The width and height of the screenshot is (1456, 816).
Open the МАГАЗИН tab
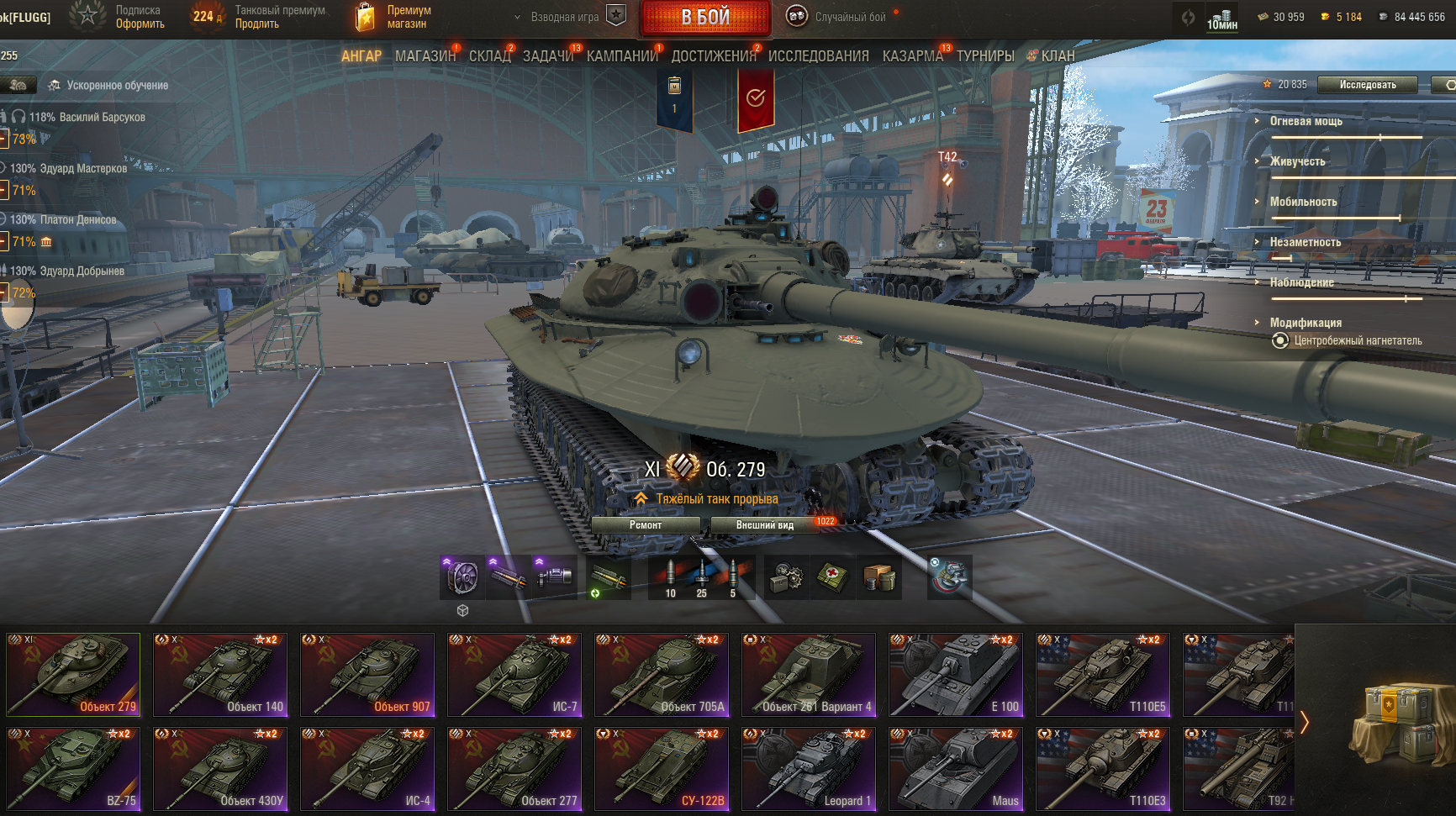(425, 56)
